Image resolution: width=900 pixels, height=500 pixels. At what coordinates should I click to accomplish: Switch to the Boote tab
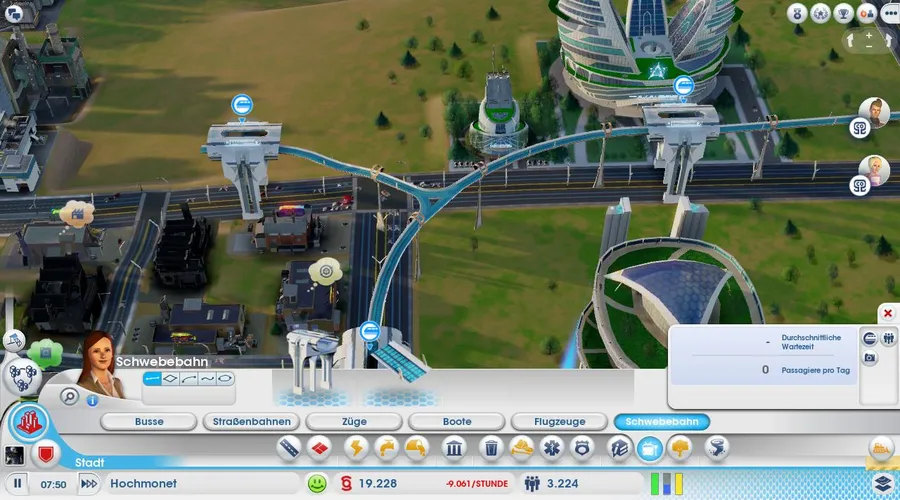point(458,422)
